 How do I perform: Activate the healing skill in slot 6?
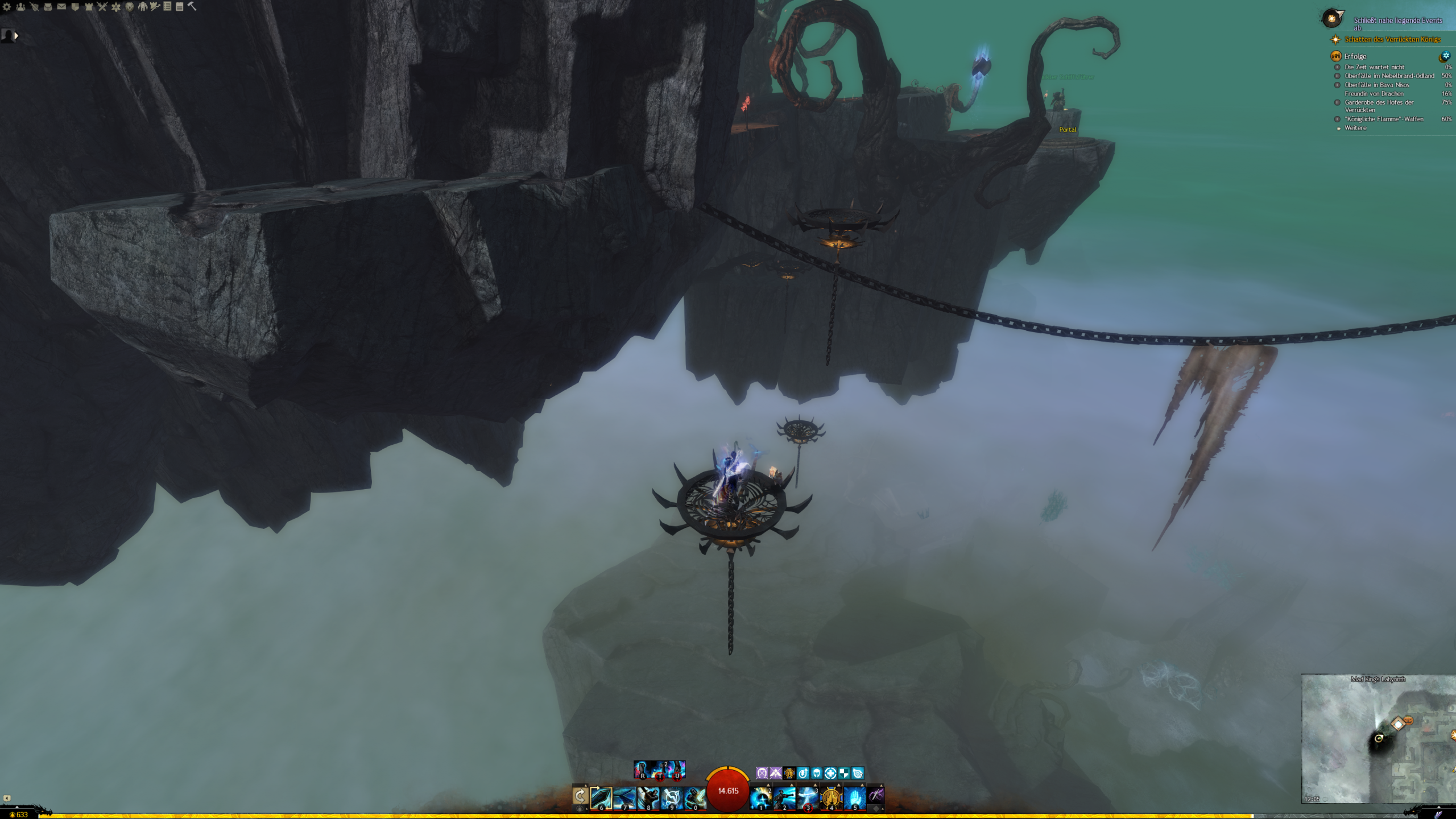tap(601, 797)
